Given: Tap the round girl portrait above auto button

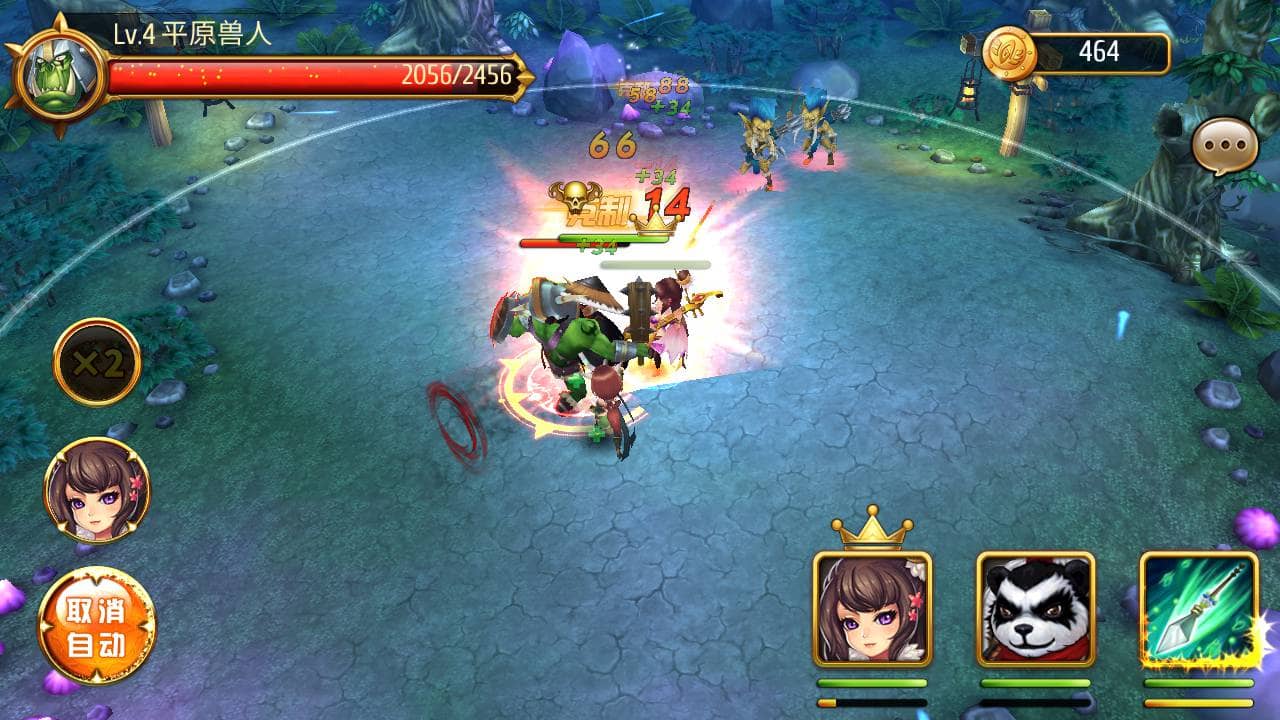Looking at the screenshot, I should [97, 490].
